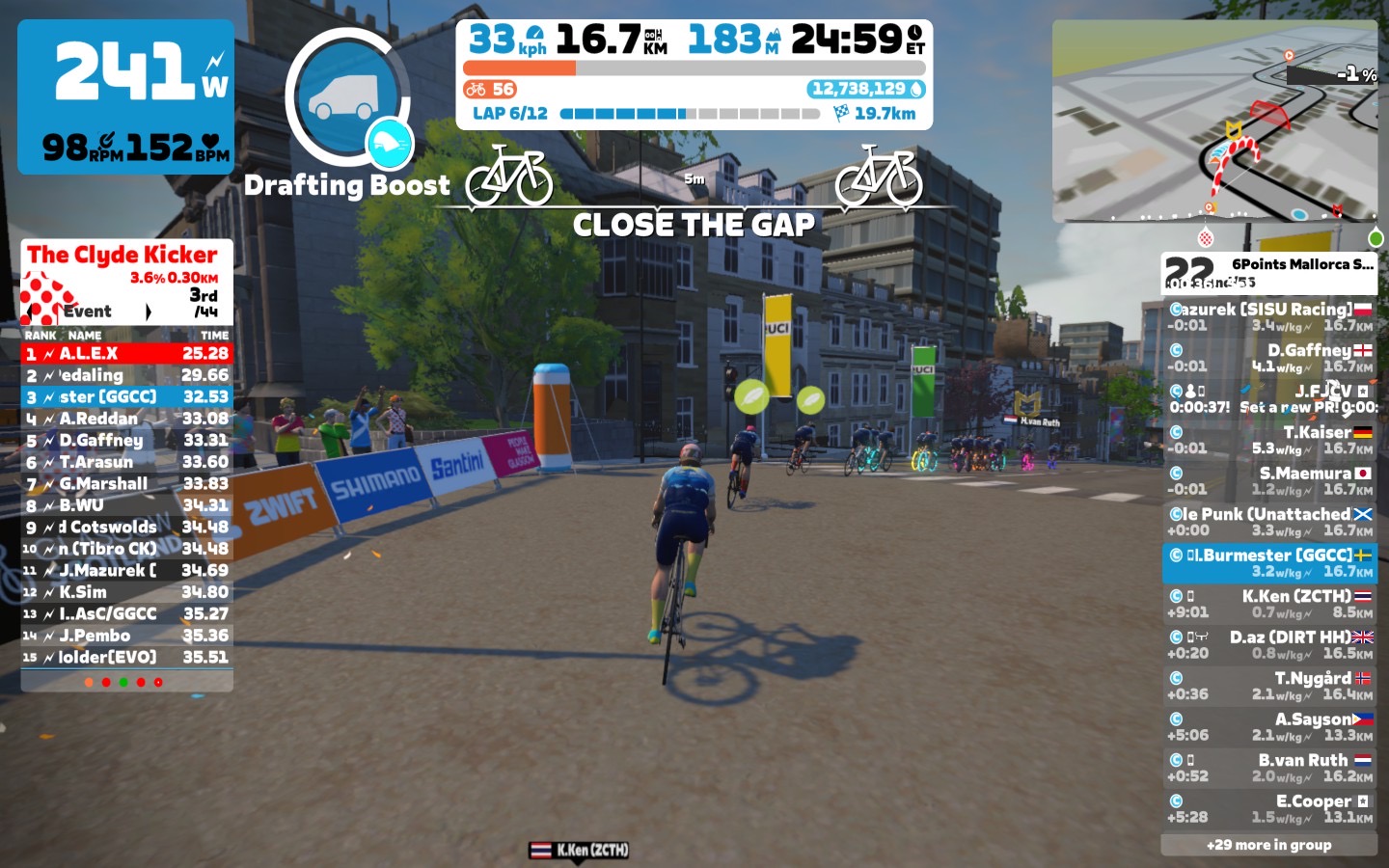The image size is (1389, 868).
Task: Pick T.Nygård from the nearby riders list
Action: (x=1269, y=686)
